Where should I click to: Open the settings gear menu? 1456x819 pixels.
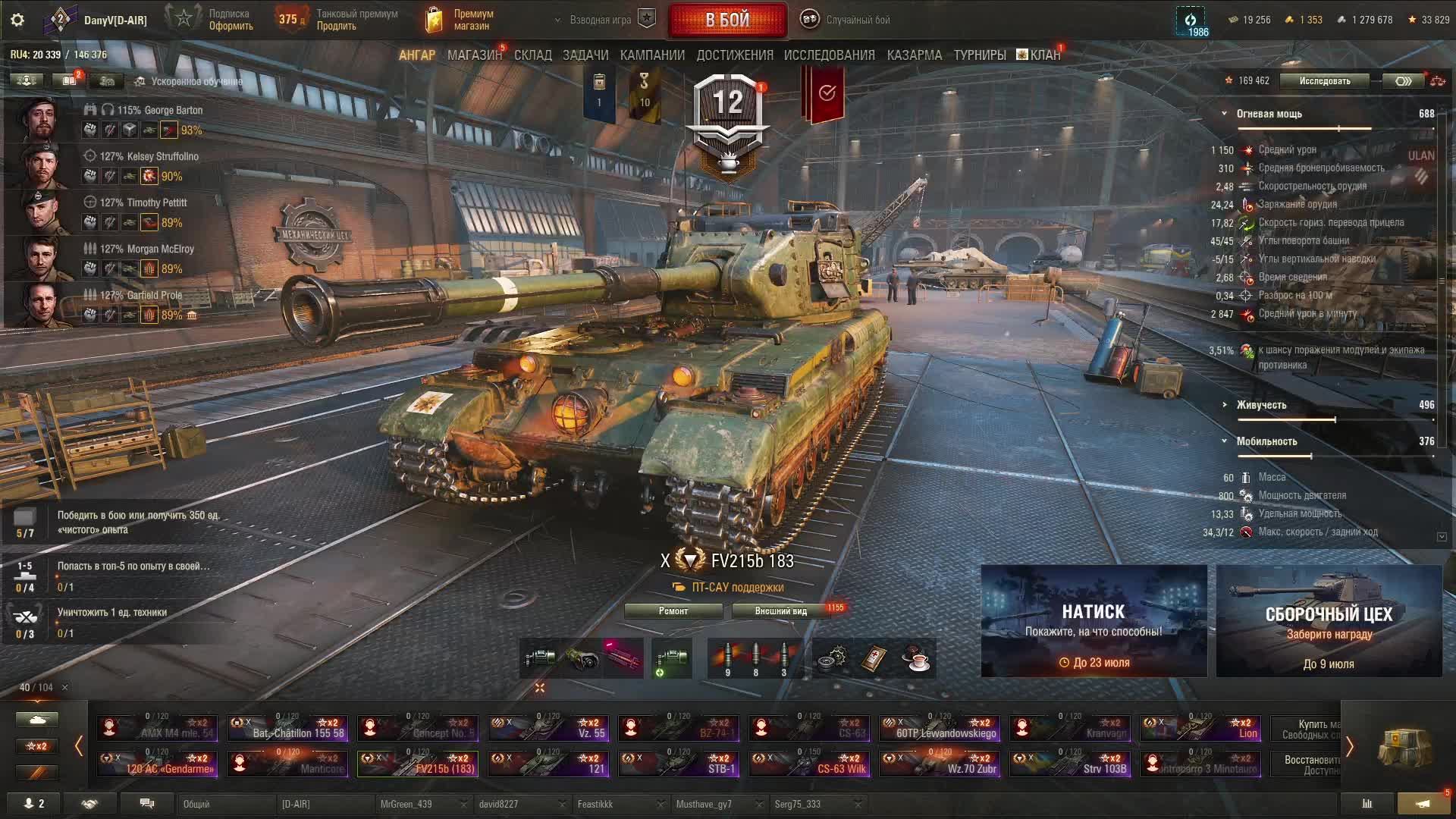pos(17,20)
